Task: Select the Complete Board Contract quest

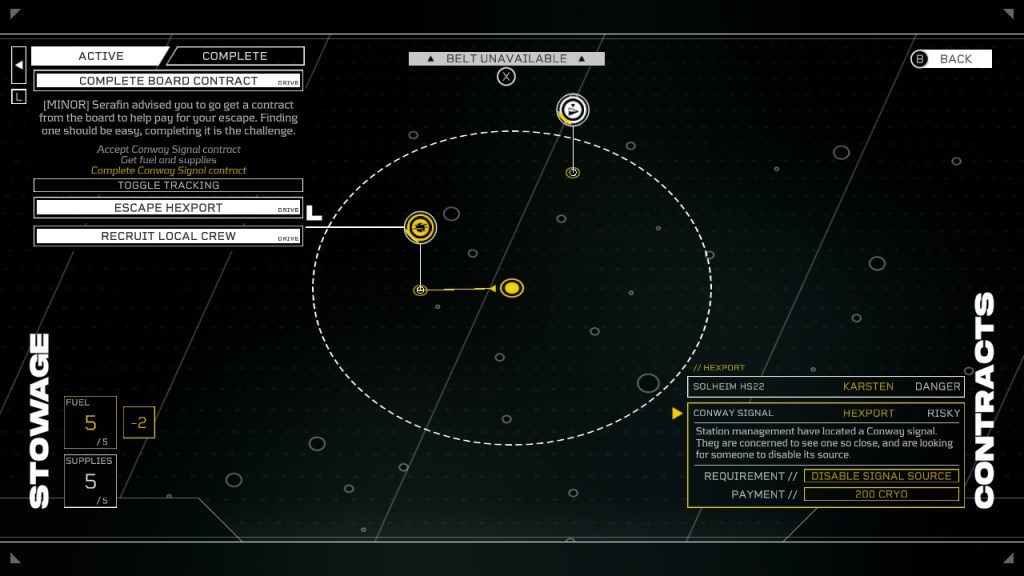Action: 168,81
